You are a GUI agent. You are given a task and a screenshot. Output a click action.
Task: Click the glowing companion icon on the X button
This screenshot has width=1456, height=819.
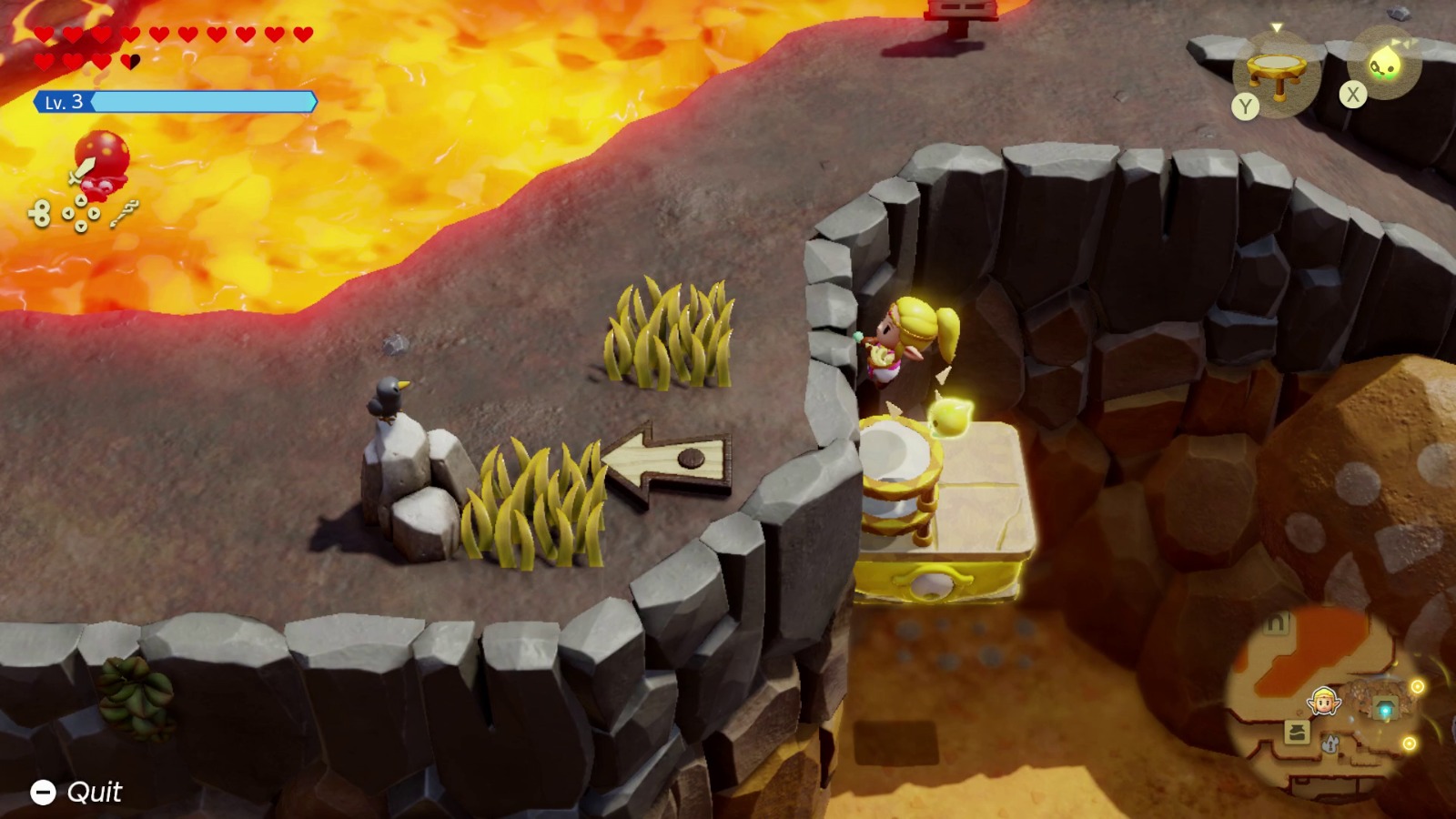click(1384, 63)
